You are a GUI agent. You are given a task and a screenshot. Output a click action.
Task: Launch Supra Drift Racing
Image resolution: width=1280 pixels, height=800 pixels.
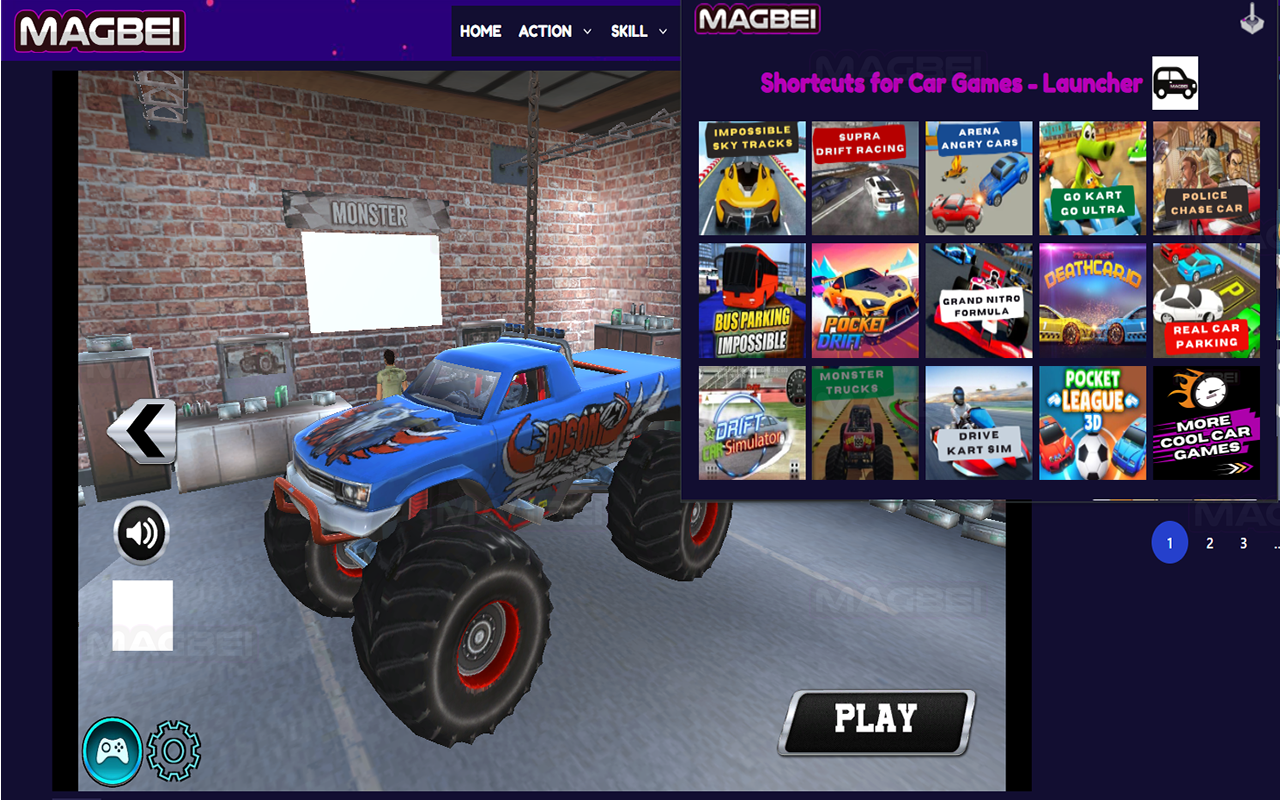864,178
